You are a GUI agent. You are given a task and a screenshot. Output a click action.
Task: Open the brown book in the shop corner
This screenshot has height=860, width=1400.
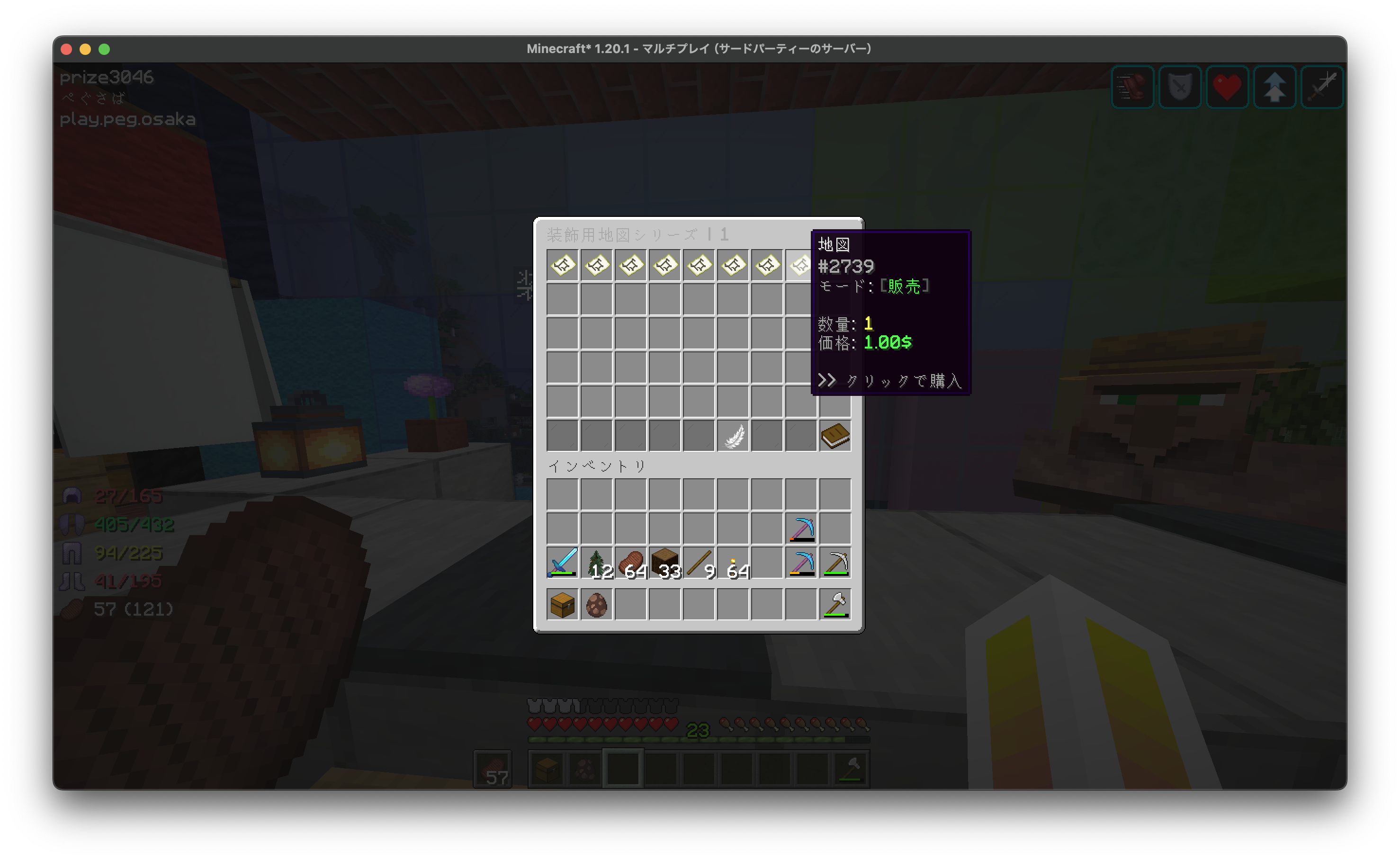pyautogui.click(x=835, y=435)
